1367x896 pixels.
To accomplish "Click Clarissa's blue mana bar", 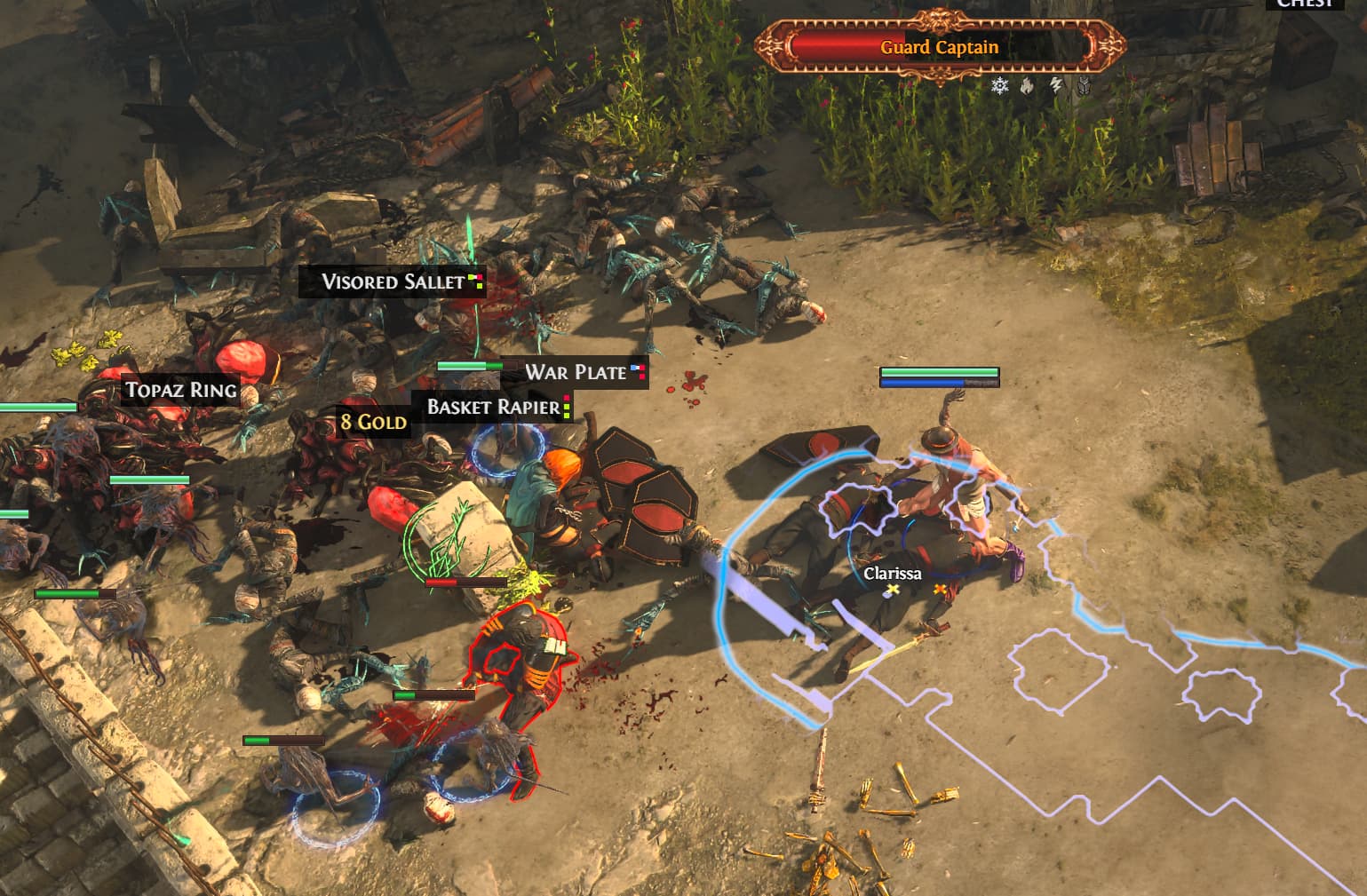I will click(x=924, y=384).
